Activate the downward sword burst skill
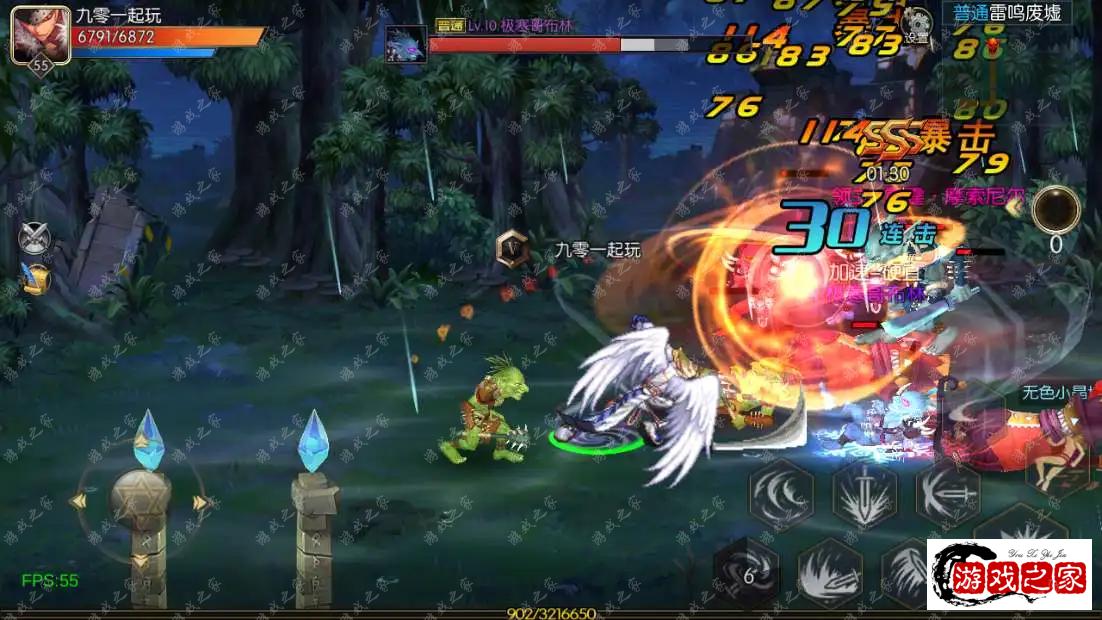Screen dimensions: 1102x620 (864, 494)
